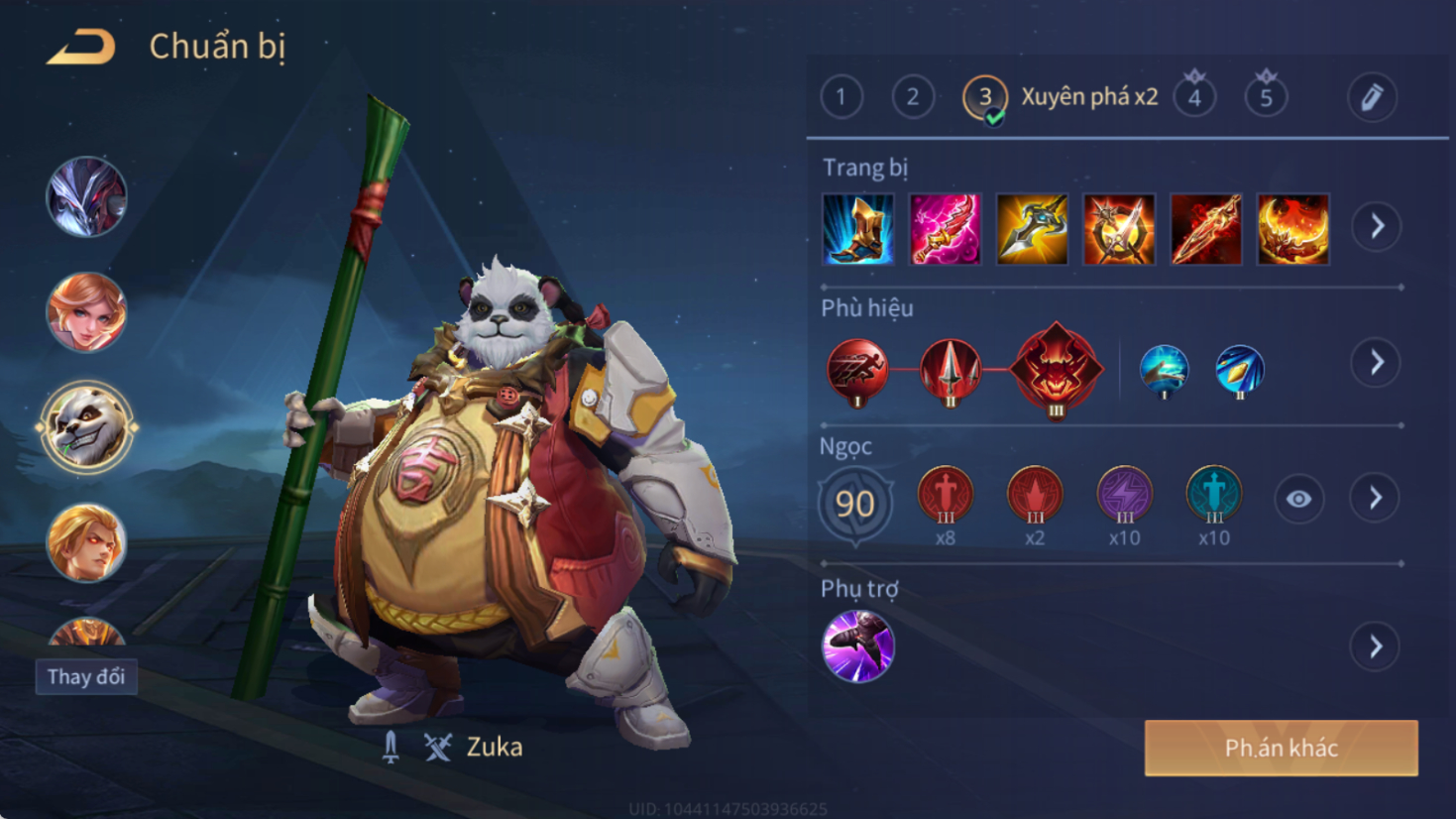Toggle the Ngọc eye visibility icon
1456x819 pixels.
pos(1298,499)
